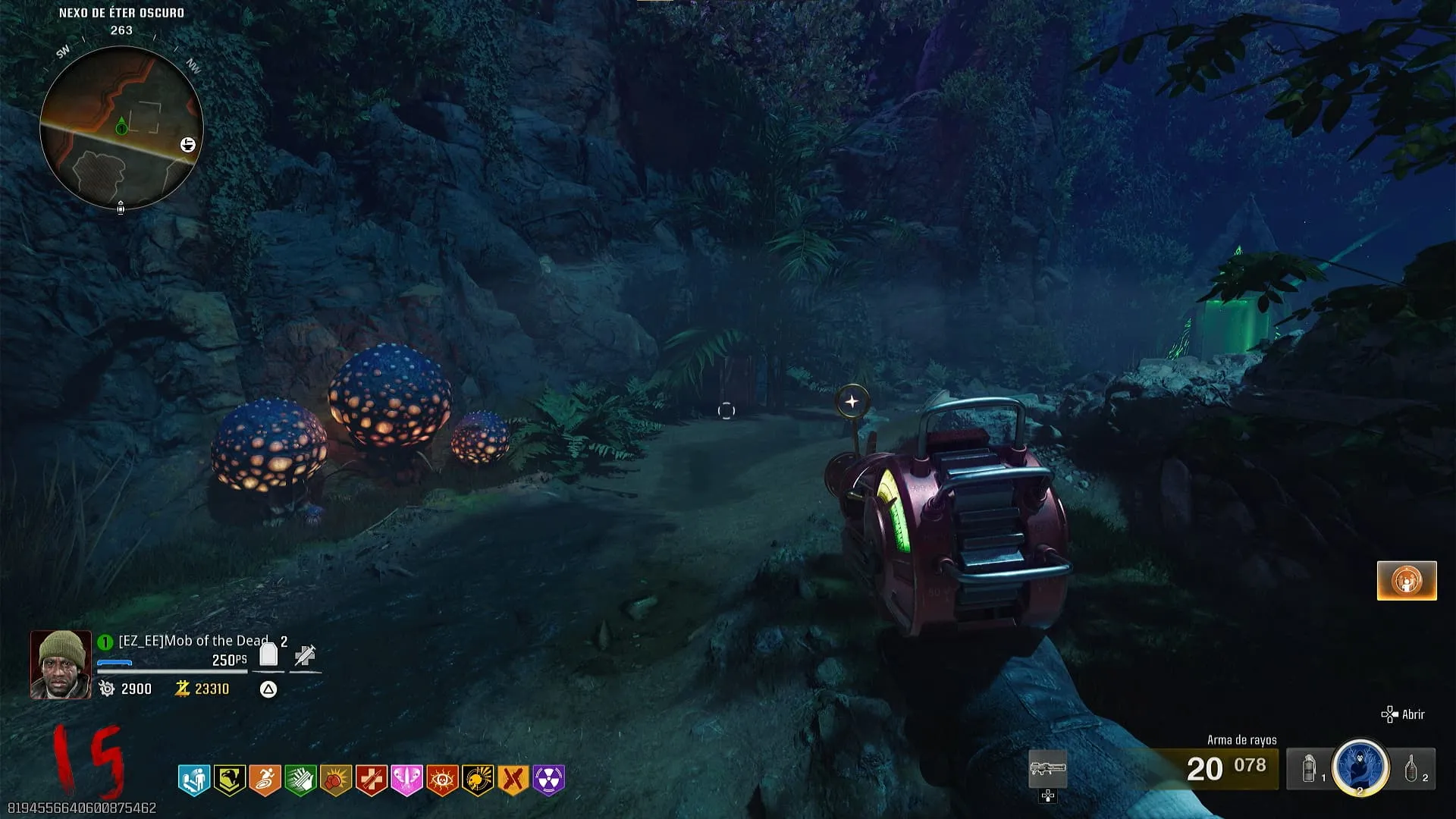This screenshot has width=1456, height=819.
Task: Select the red cross bullet perk icon
Action: point(372,779)
